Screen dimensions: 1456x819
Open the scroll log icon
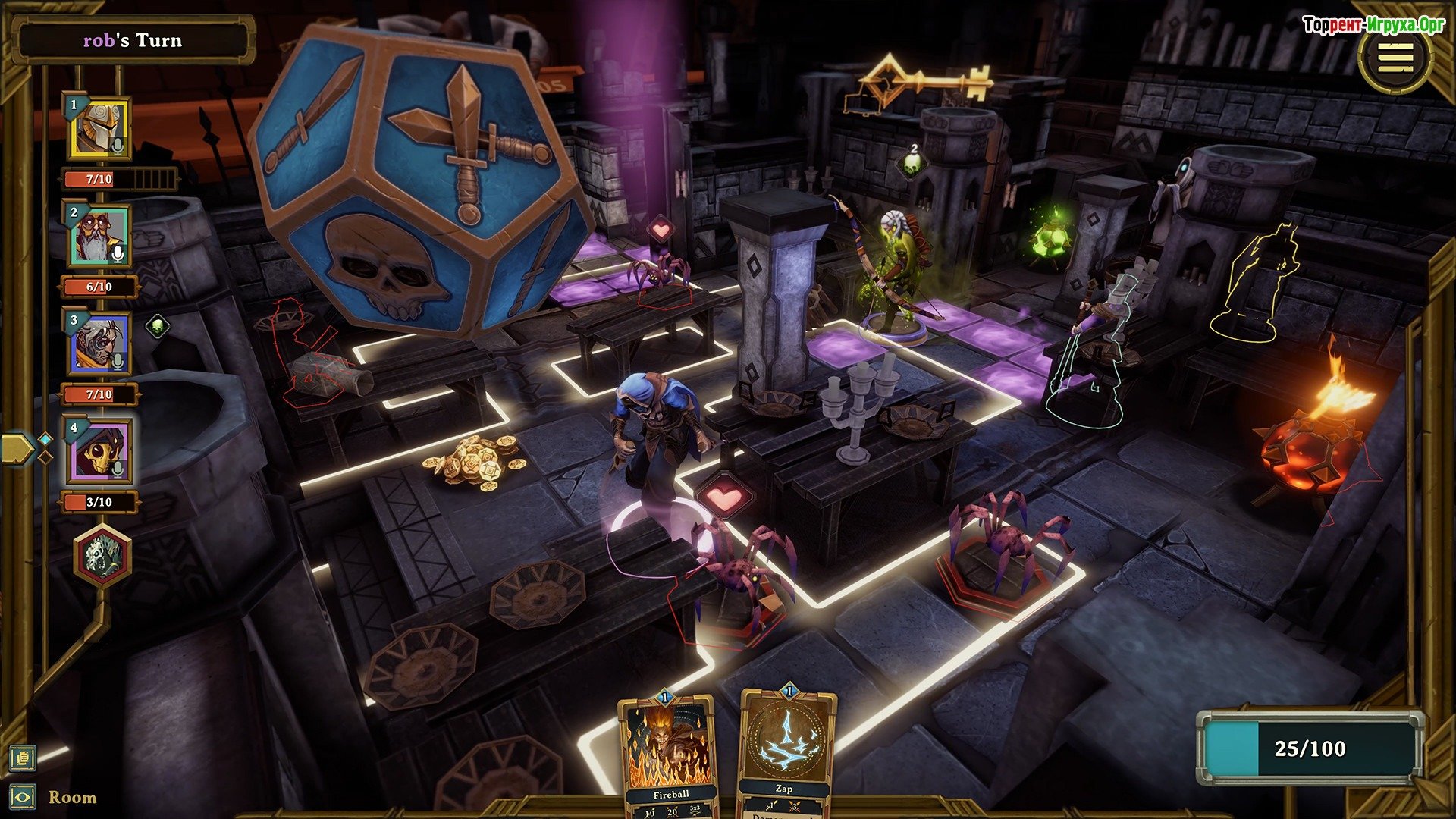click(x=23, y=757)
